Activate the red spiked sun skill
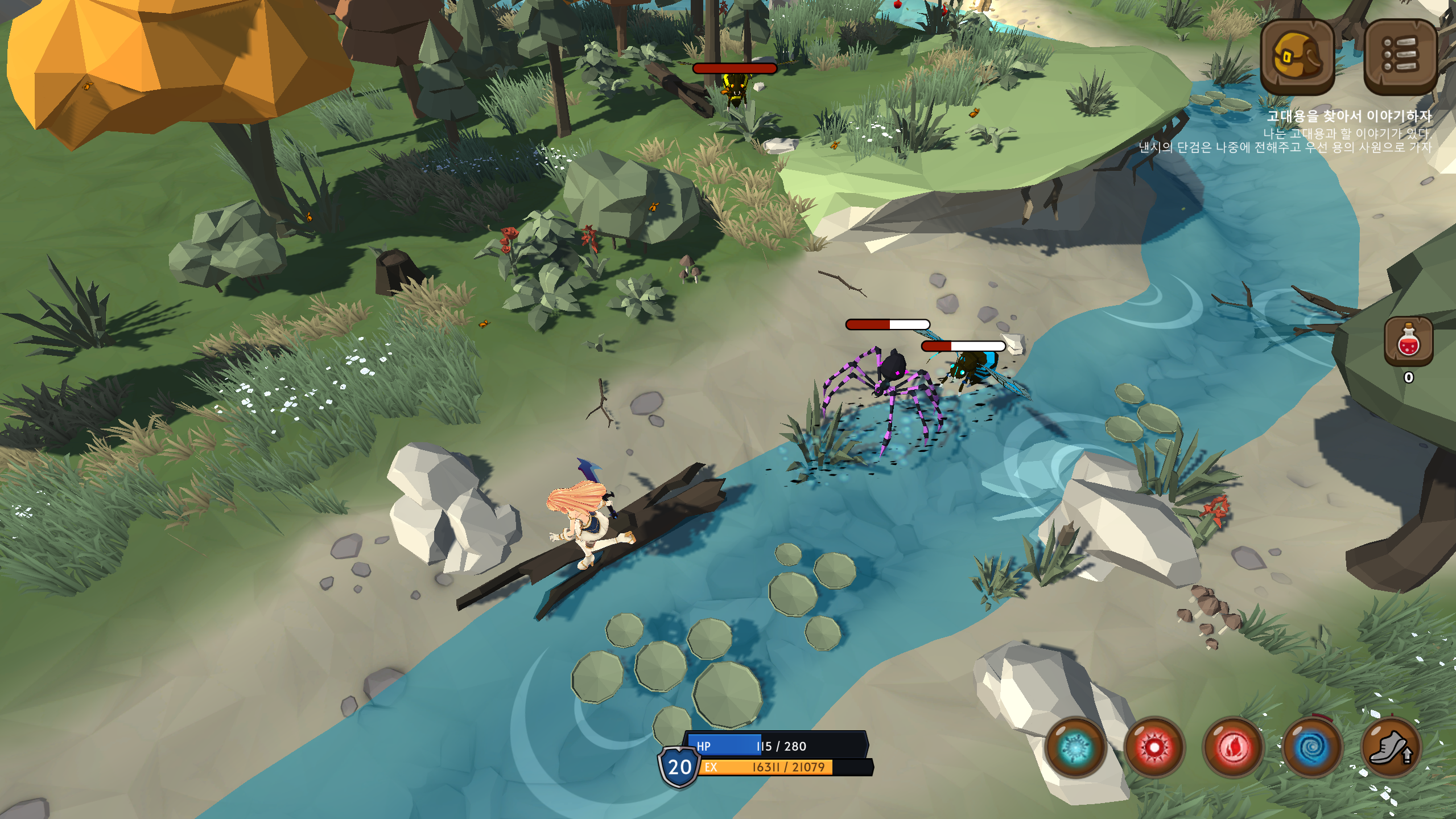 [1154, 747]
